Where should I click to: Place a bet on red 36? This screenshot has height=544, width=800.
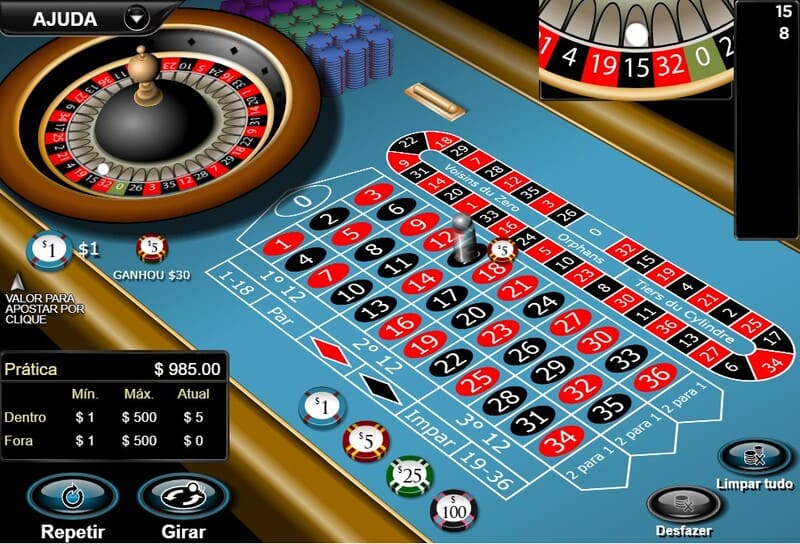[x=655, y=377]
